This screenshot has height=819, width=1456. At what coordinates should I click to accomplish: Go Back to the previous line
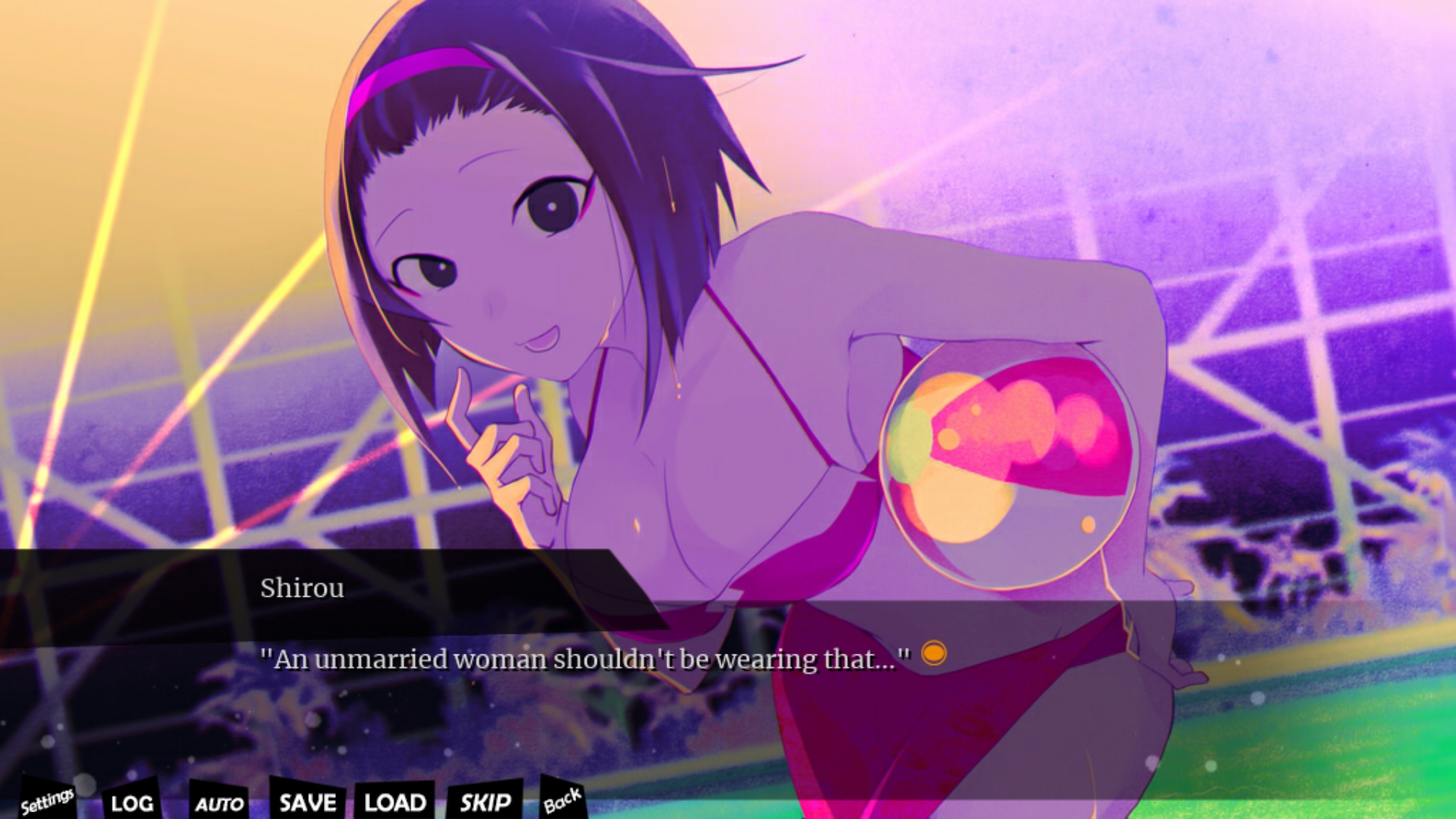[x=562, y=800]
